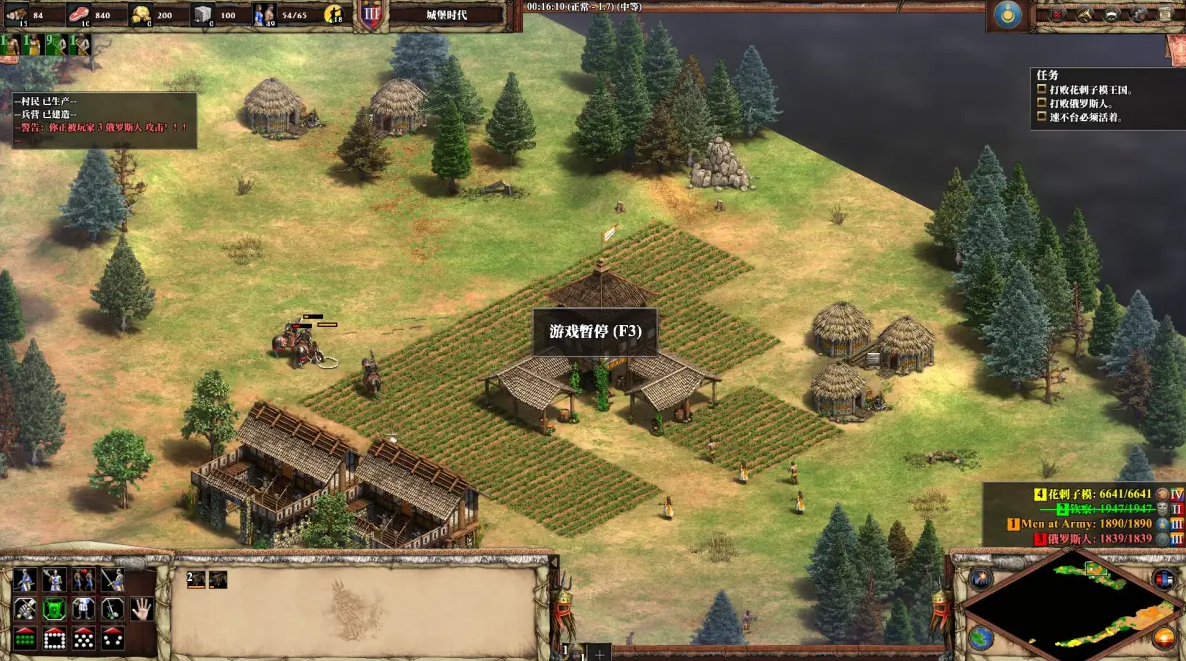Click the Castle Age banner
Image resolution: width=1186 pixels, height=661 pixels.
[x=446, y=15]
